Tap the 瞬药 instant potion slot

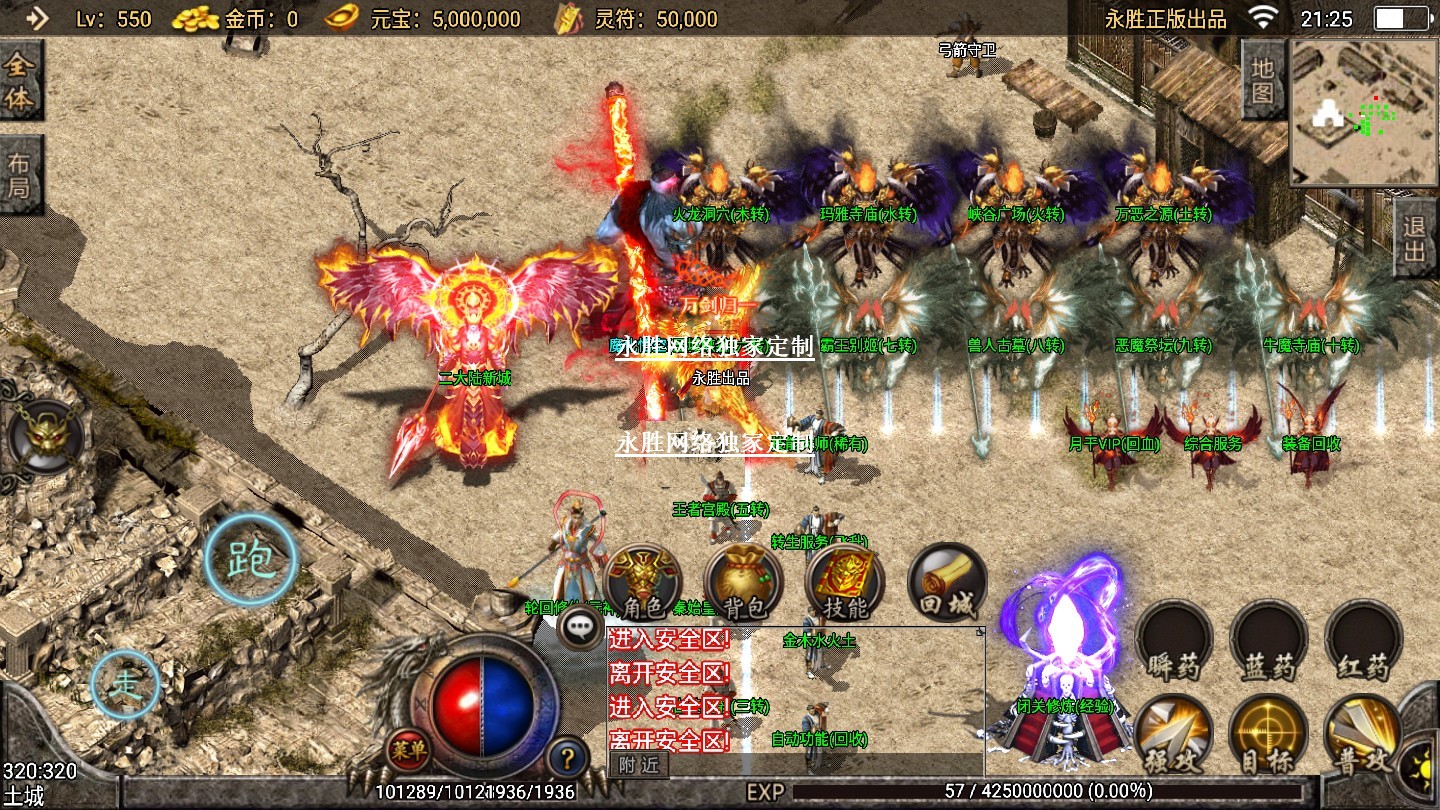coord(1174,642)
